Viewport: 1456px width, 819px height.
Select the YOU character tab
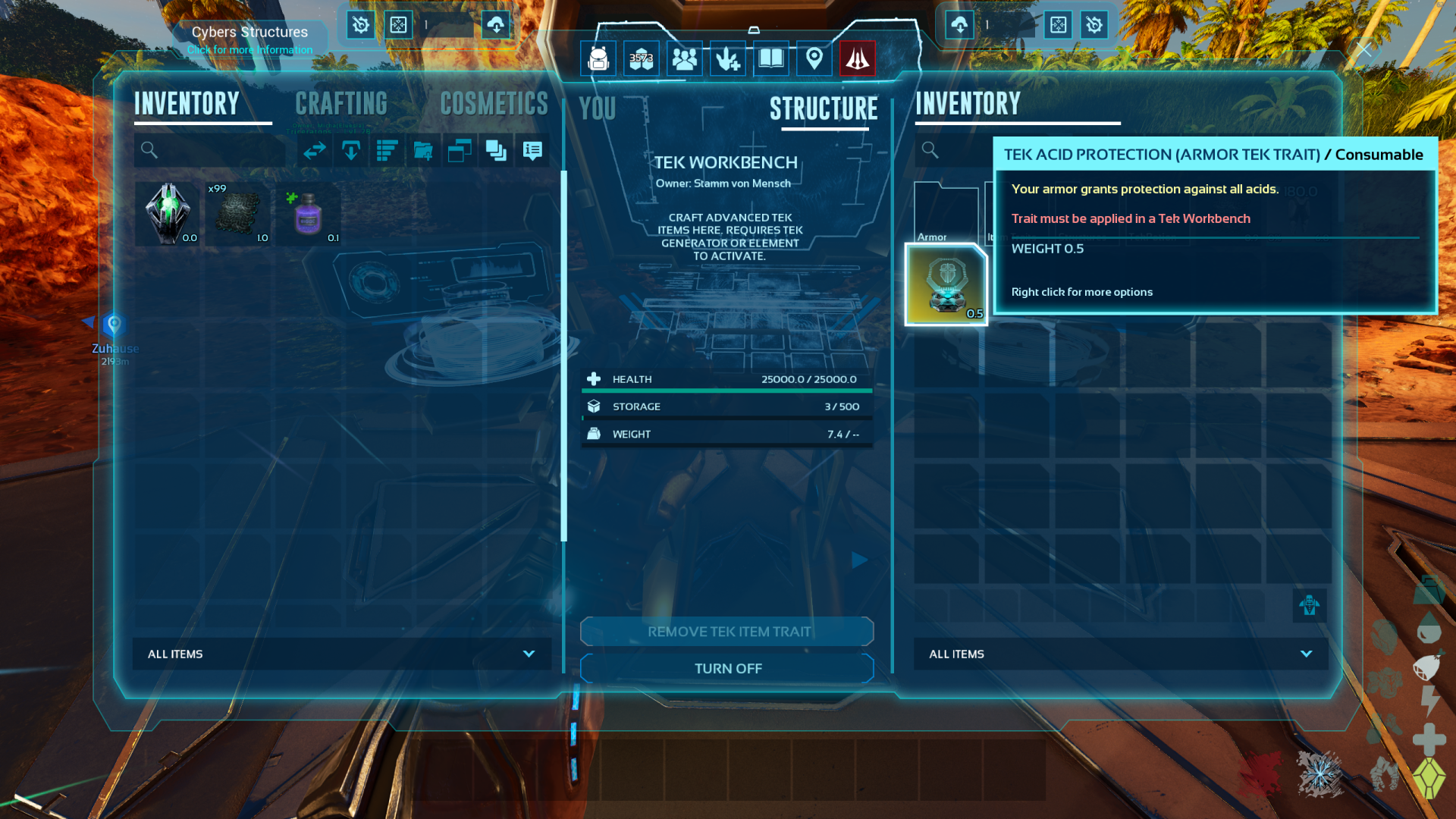pos(597,109)
